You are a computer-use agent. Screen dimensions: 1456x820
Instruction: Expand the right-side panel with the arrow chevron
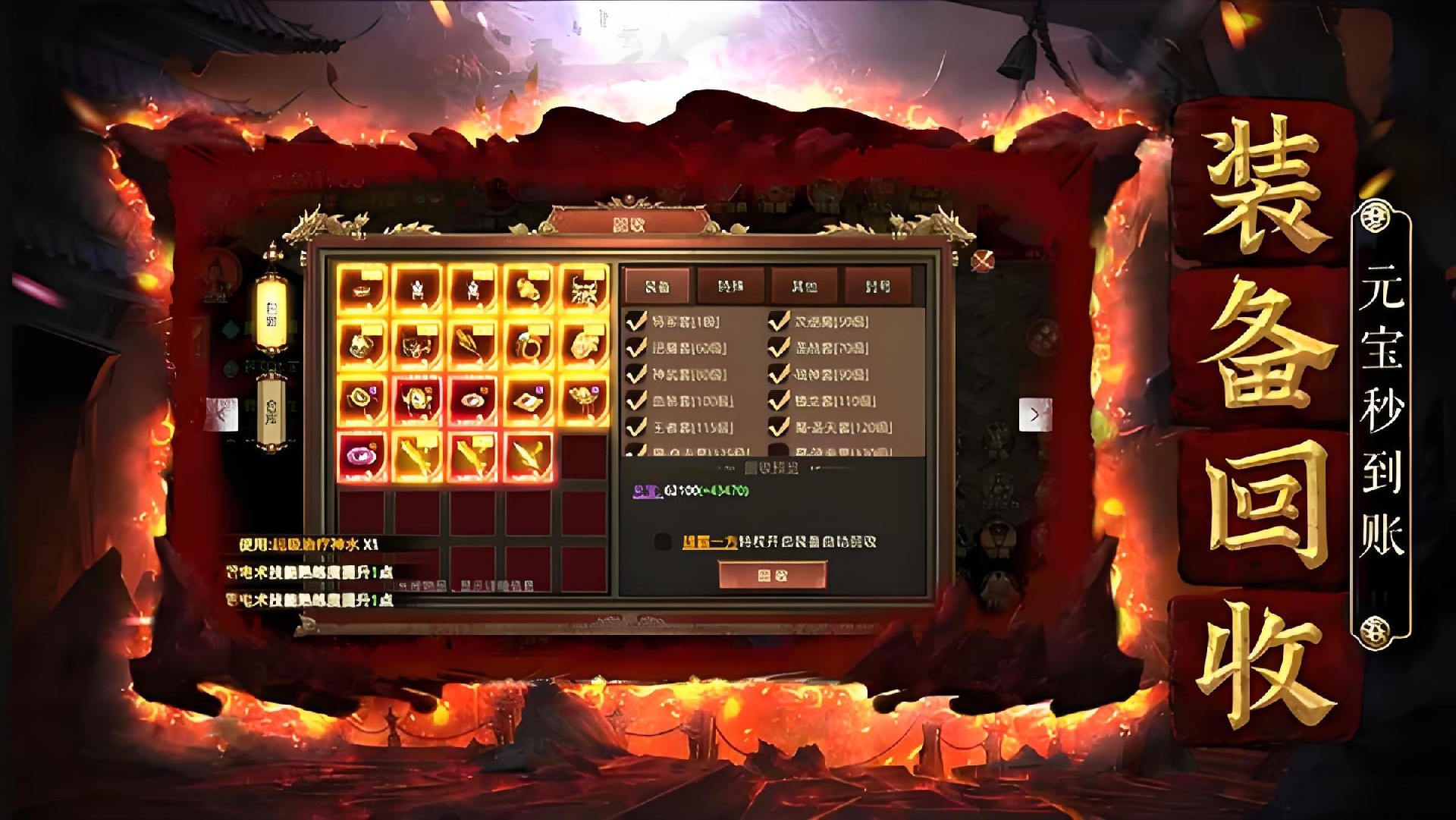click(1036, 413)
